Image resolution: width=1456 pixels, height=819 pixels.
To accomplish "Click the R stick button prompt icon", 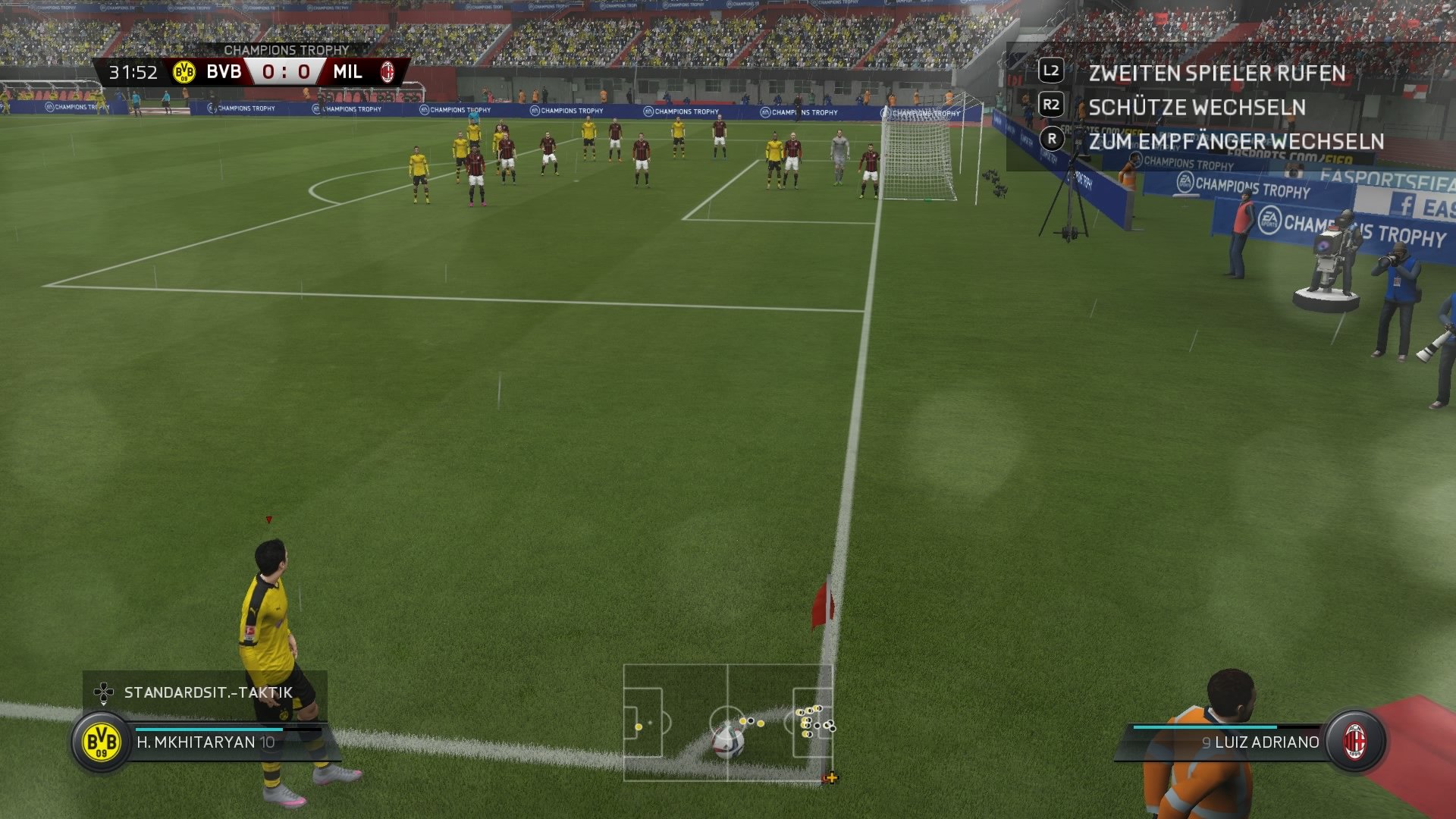I will (x=1051, y=141).
